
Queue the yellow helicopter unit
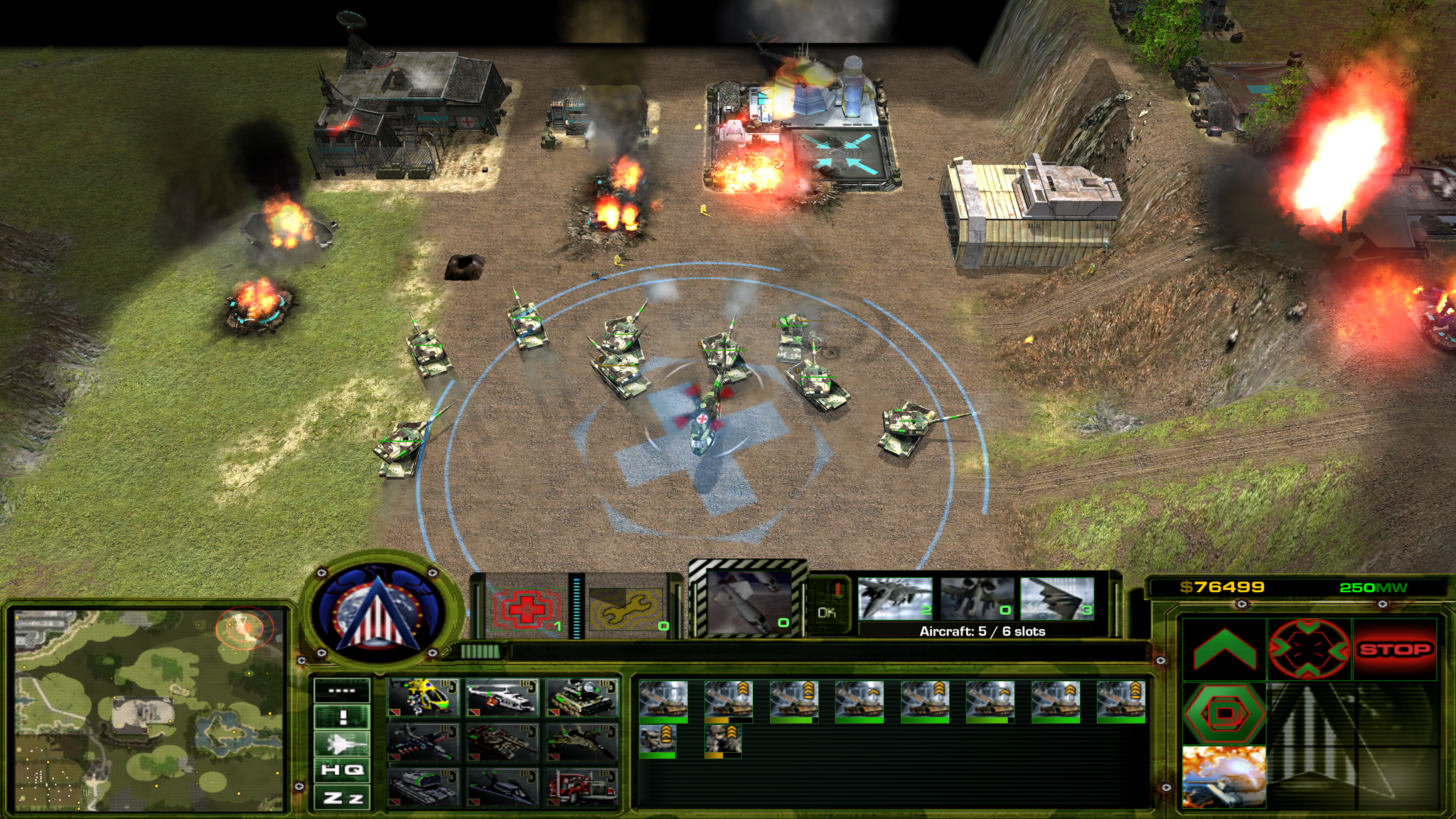[423, 697]
